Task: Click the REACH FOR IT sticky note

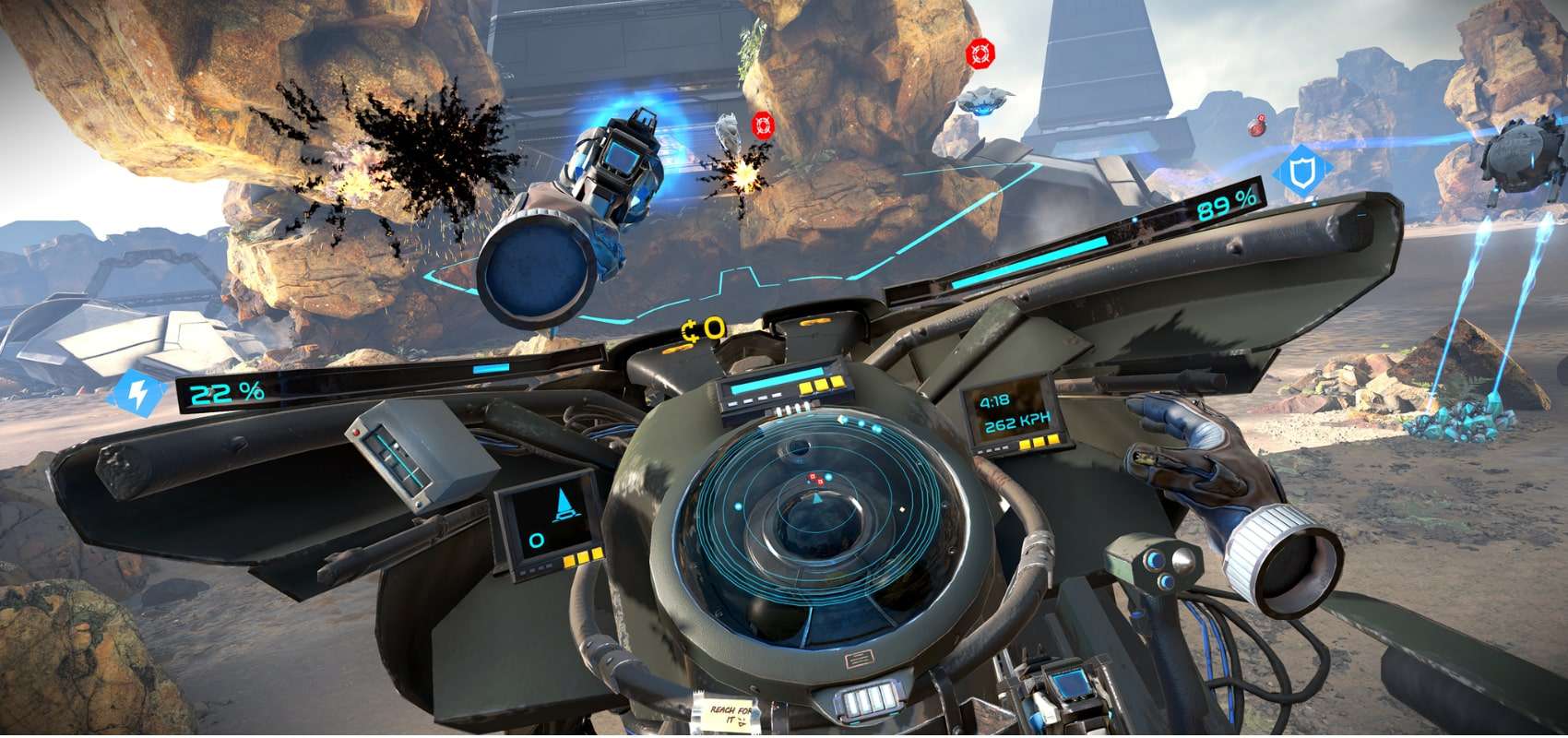Action: pyautogui.click(x=729, y=713)
